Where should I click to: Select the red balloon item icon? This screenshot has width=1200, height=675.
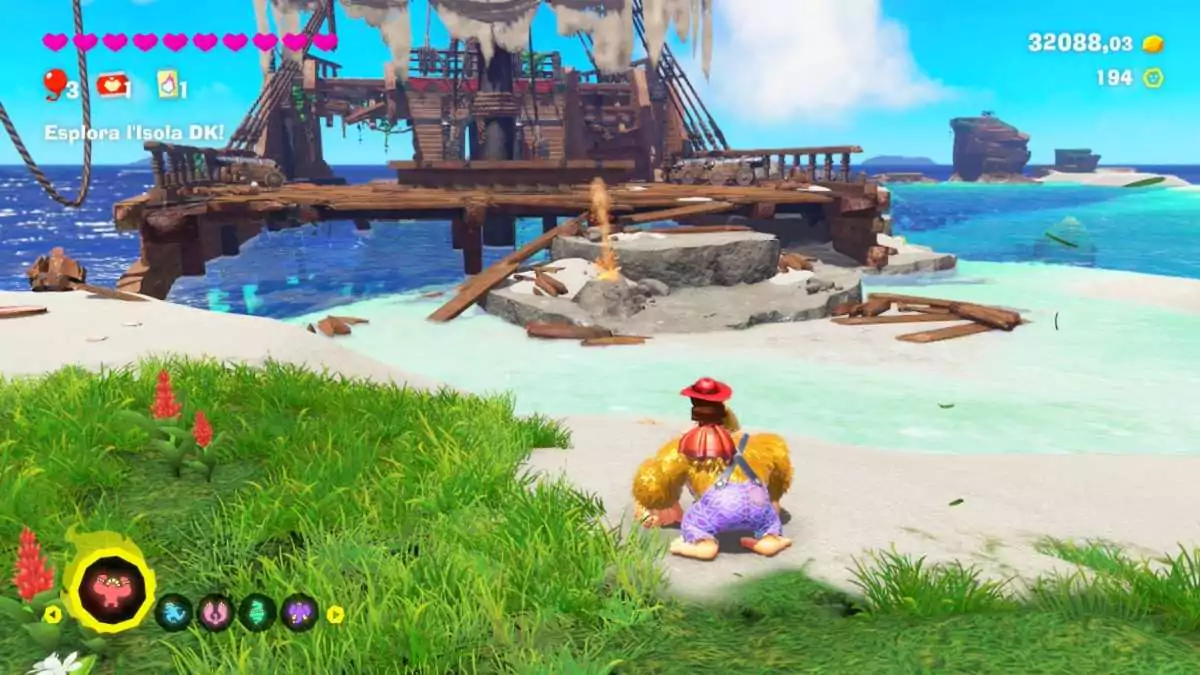[x=55, y=84]
